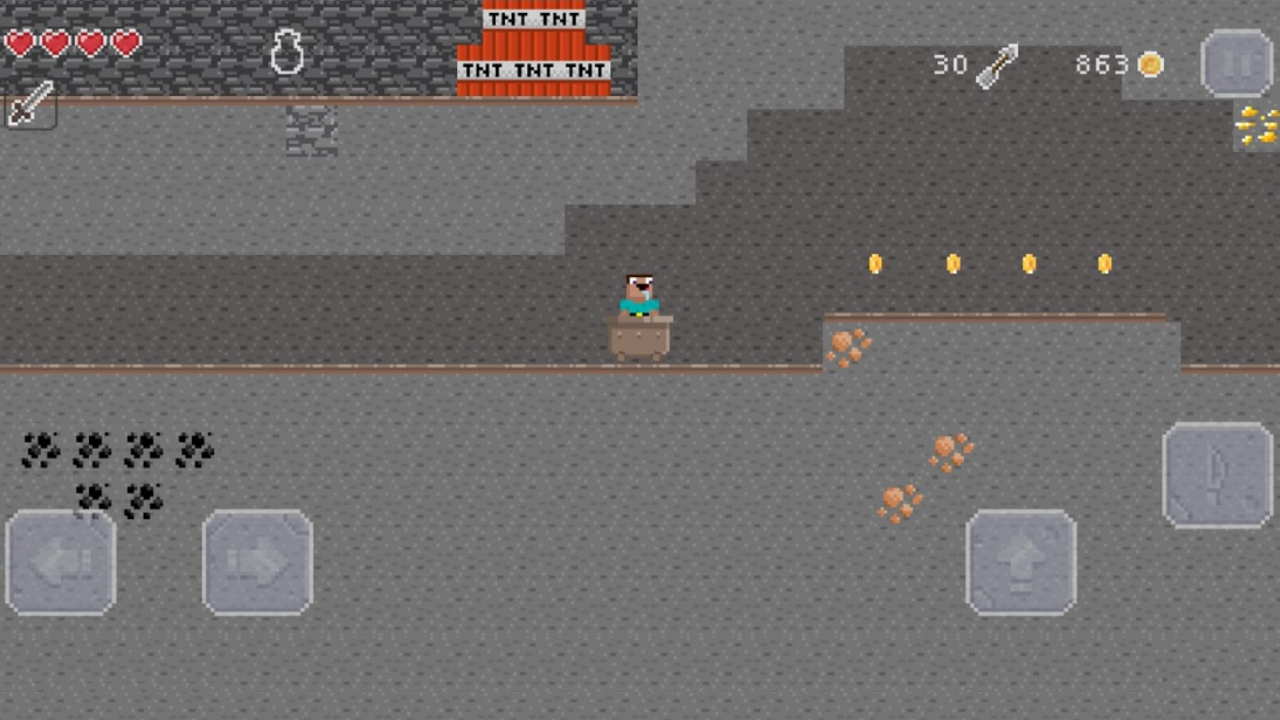The image size is (1280, 720).
Task: Click the player character riding the minecart
Action: coord(639,295)
